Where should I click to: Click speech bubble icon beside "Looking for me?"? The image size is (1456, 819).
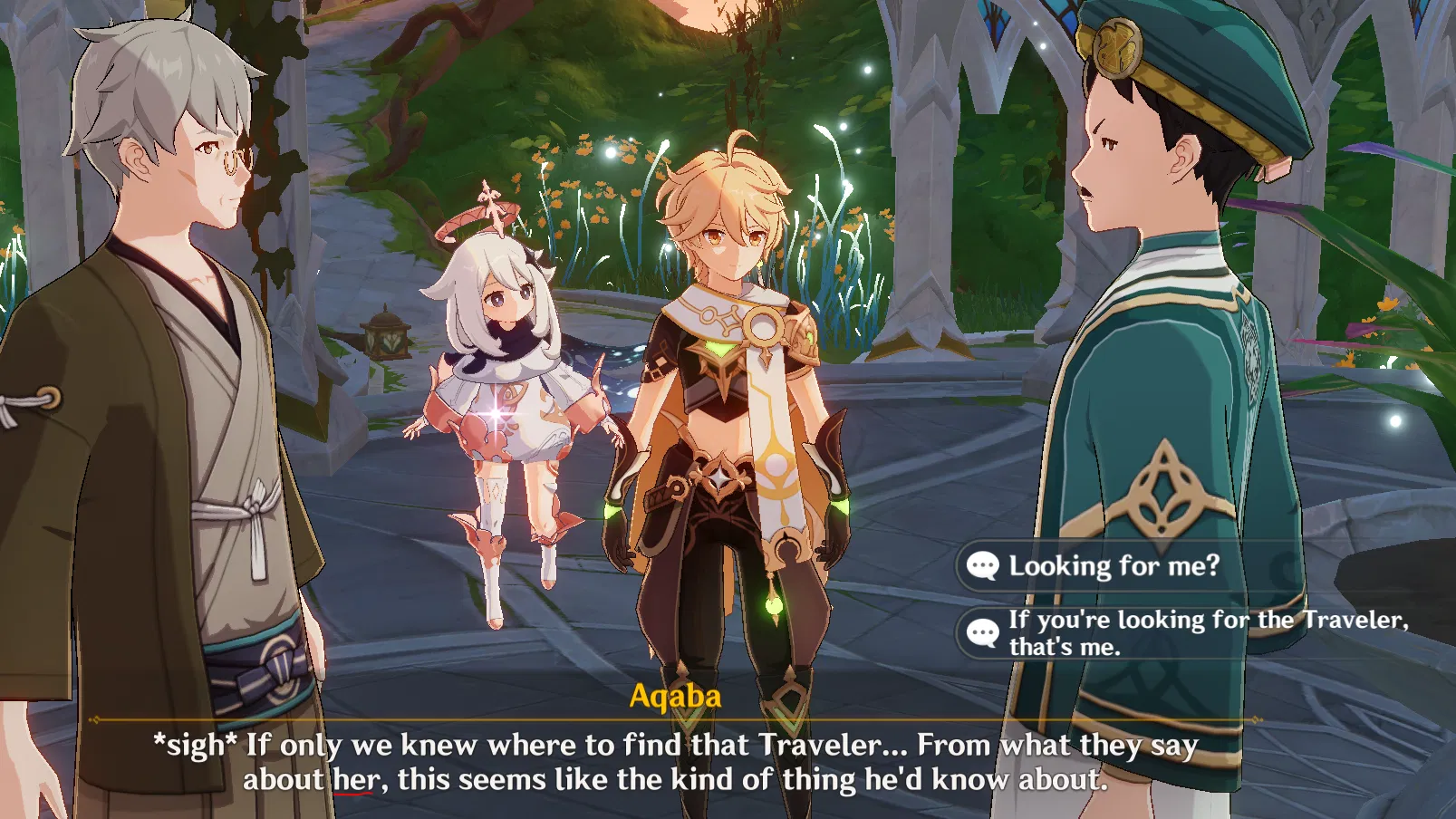[x=985, y=564]
